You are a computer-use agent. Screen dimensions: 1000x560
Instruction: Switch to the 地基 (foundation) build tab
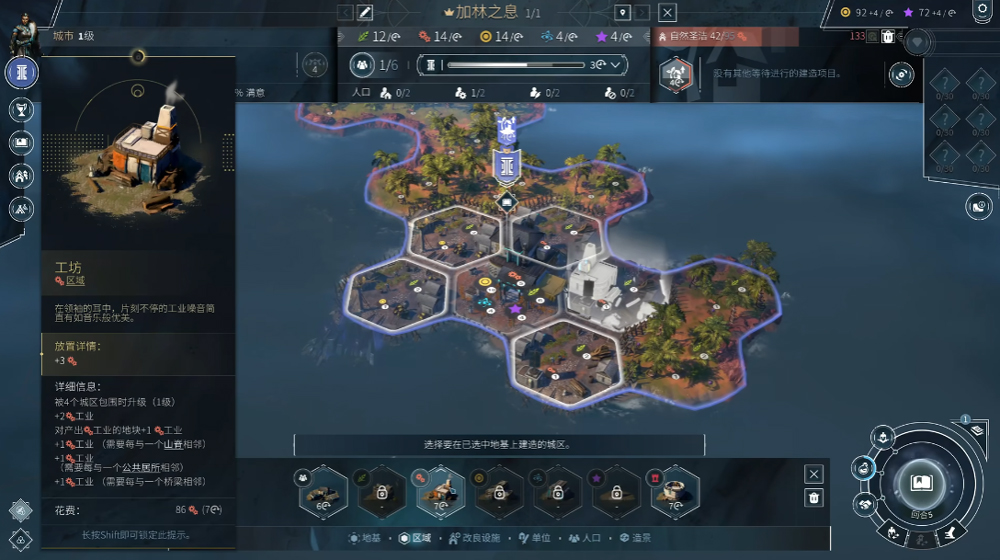364,538
